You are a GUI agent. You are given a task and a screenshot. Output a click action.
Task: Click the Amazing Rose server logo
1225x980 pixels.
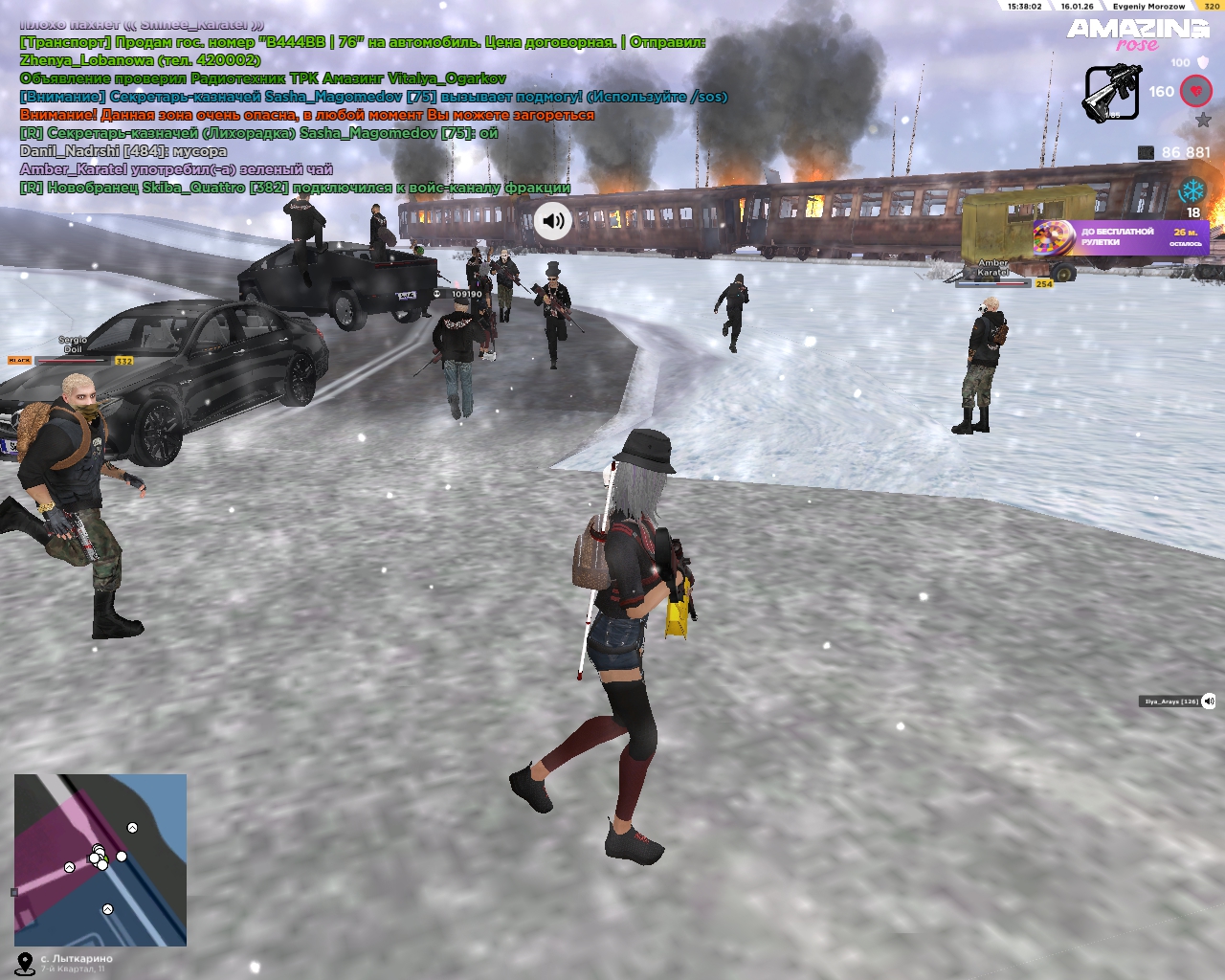coord(1137,33)
